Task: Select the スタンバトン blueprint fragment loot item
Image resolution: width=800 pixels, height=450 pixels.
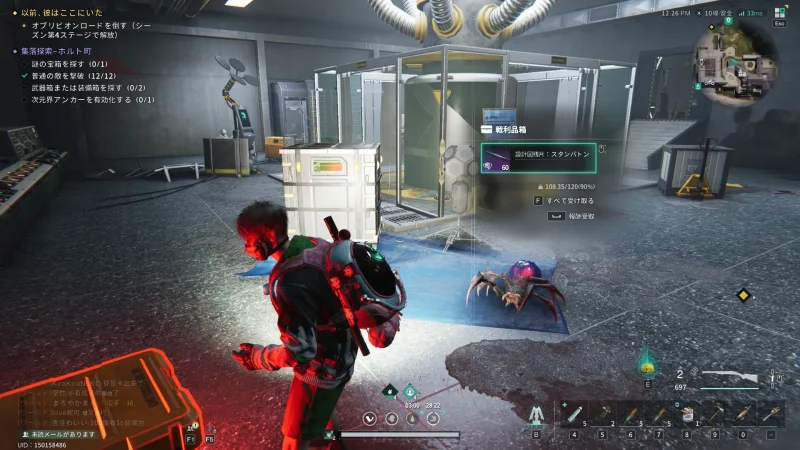Action: click(538, 158)
